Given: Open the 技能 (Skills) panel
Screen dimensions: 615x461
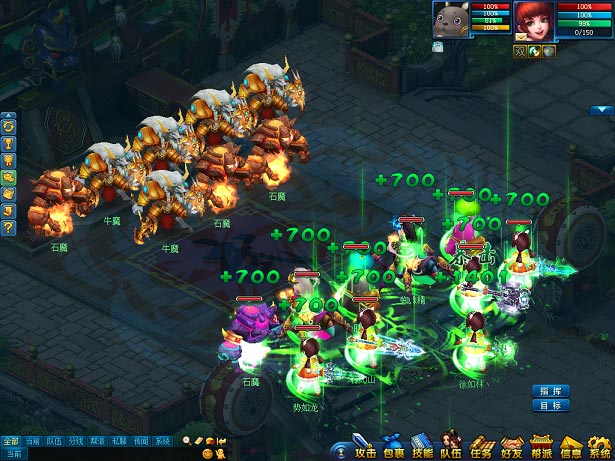Looking at the screenshot, I should (x=423, y=449).
